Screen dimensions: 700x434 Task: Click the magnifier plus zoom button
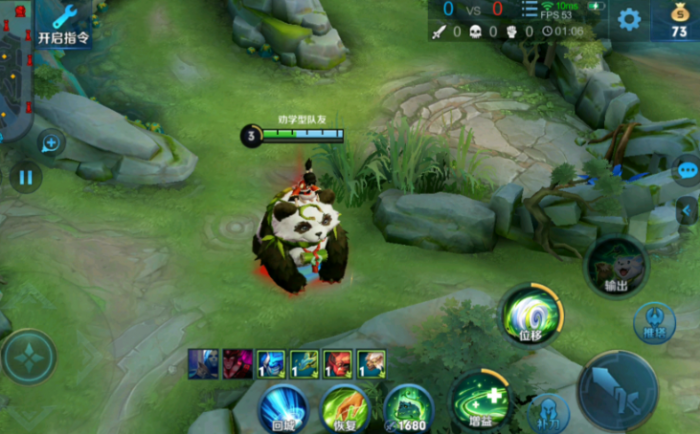[49, 143]
